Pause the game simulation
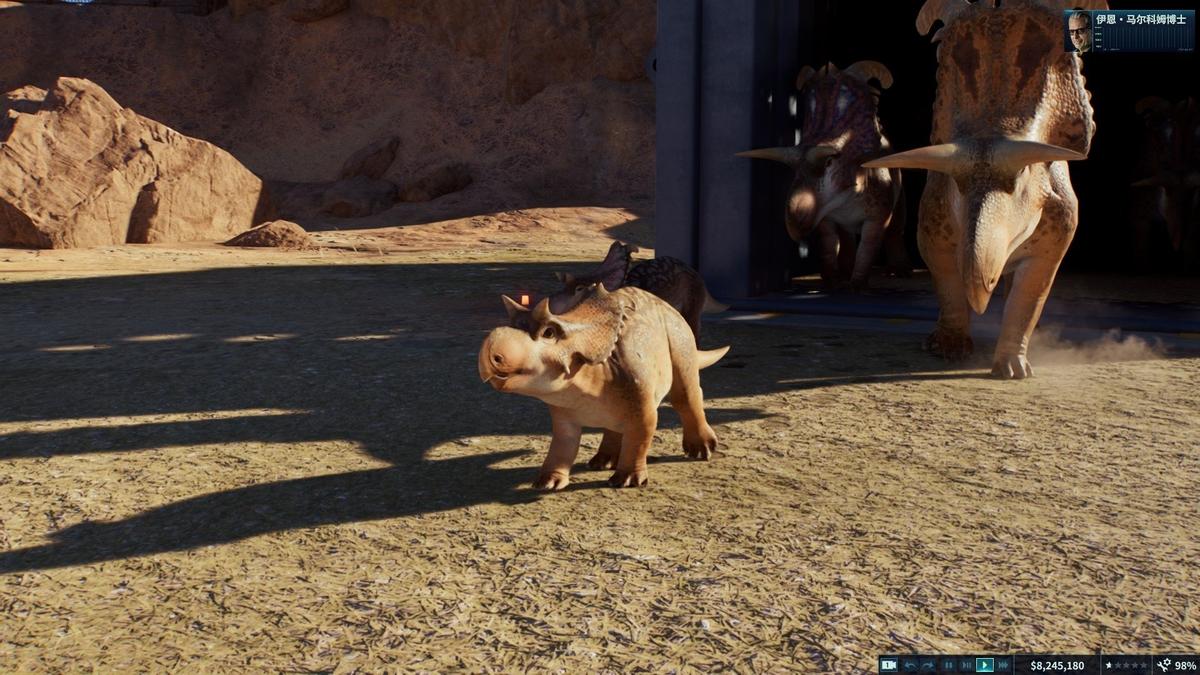Image resolution: width=1200 pixels, height=675 pixels. pos(948,665)
